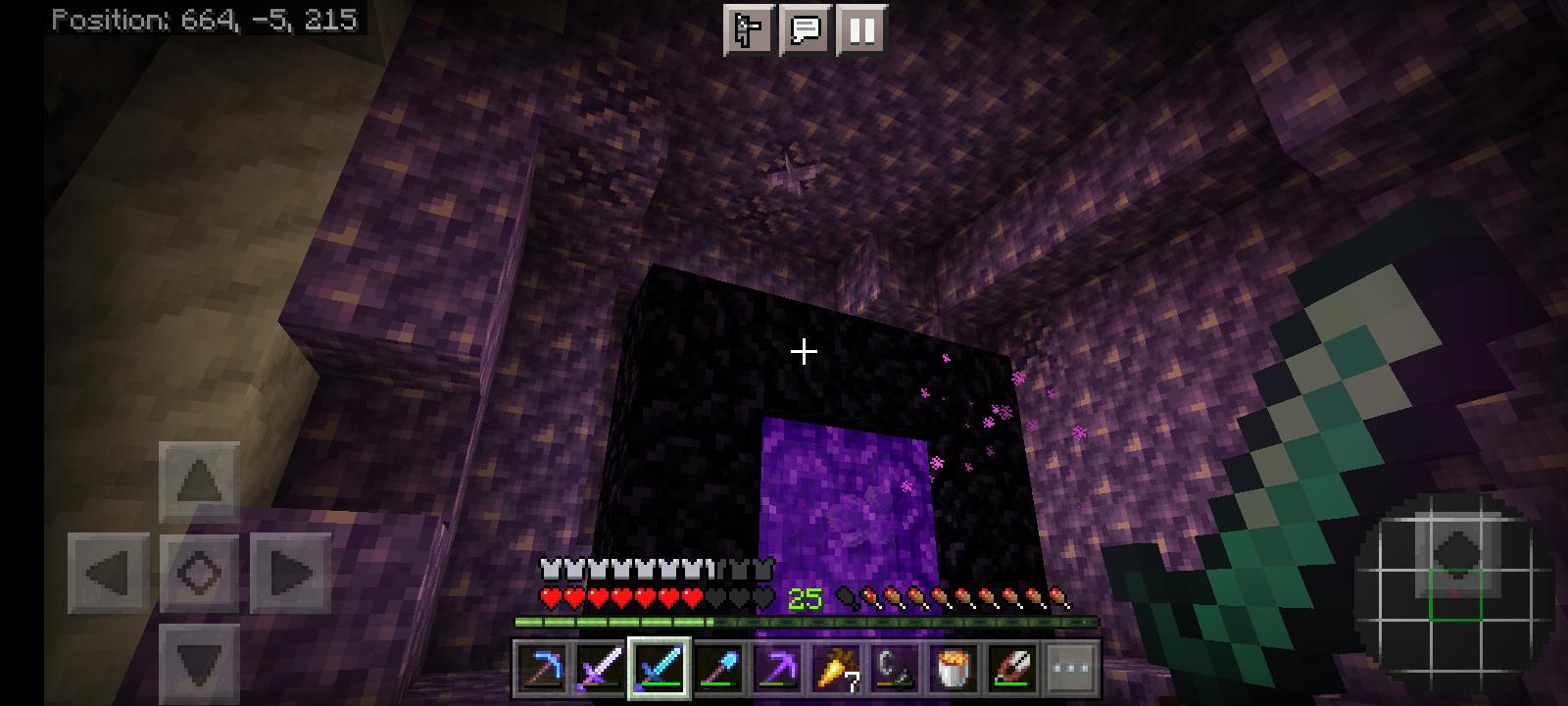The width and height of the screenshot is (1568, 706).
Task: Tap the backward arrow on the movement pad
Action: tap(201, 665)
